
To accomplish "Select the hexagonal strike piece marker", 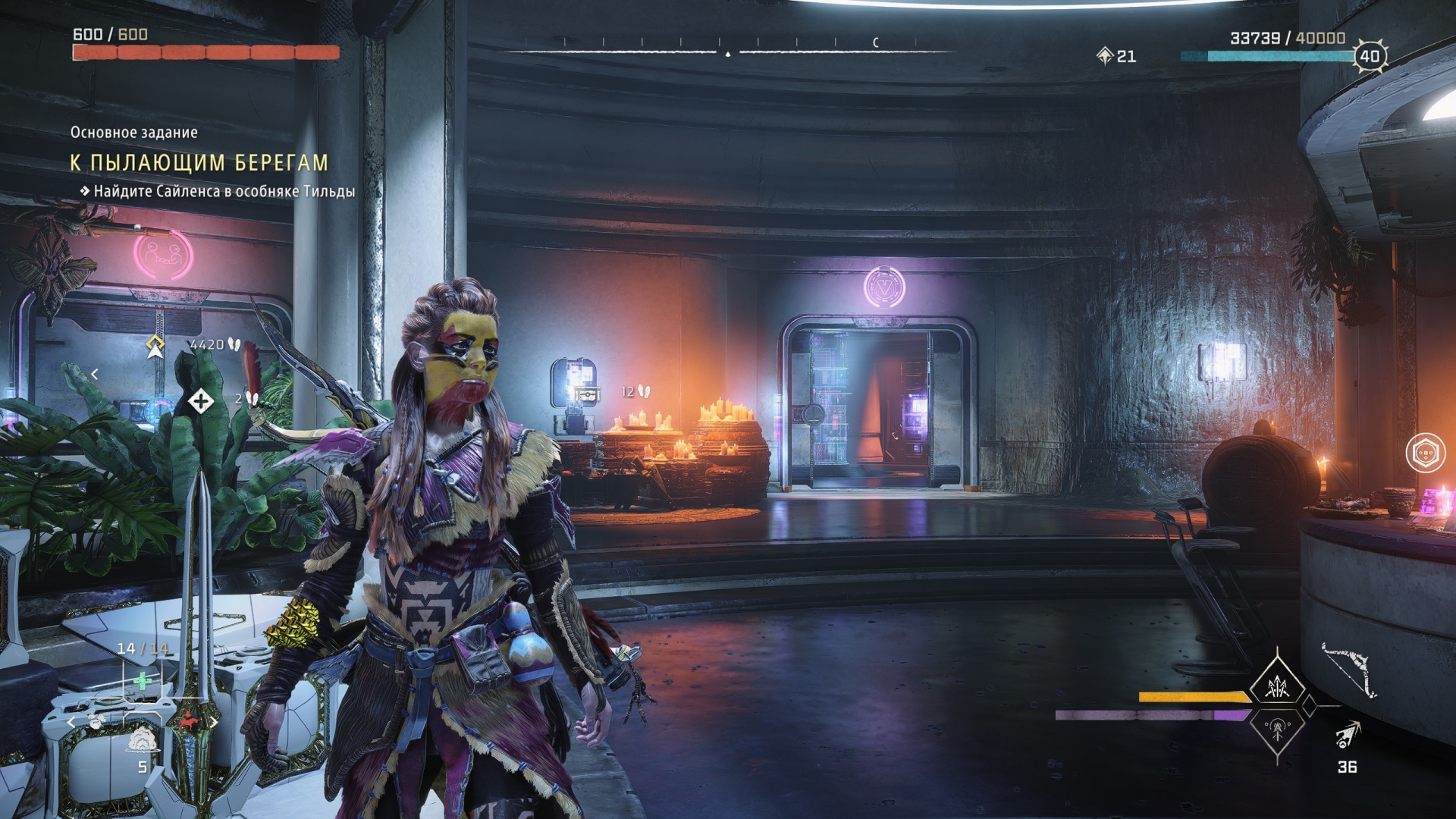I will tap(1425, 453).
